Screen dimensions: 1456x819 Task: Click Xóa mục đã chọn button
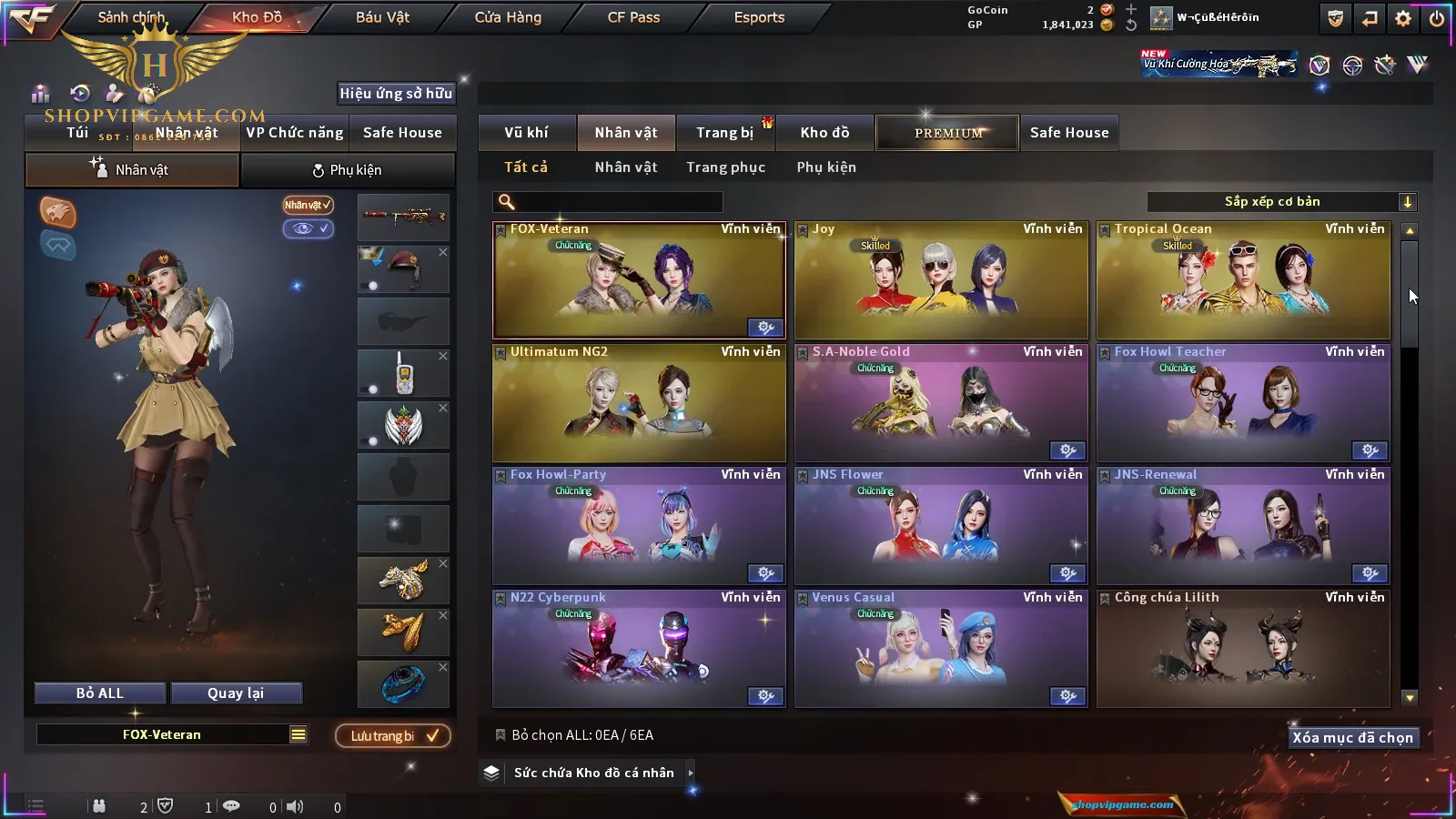click(1352, 738)
